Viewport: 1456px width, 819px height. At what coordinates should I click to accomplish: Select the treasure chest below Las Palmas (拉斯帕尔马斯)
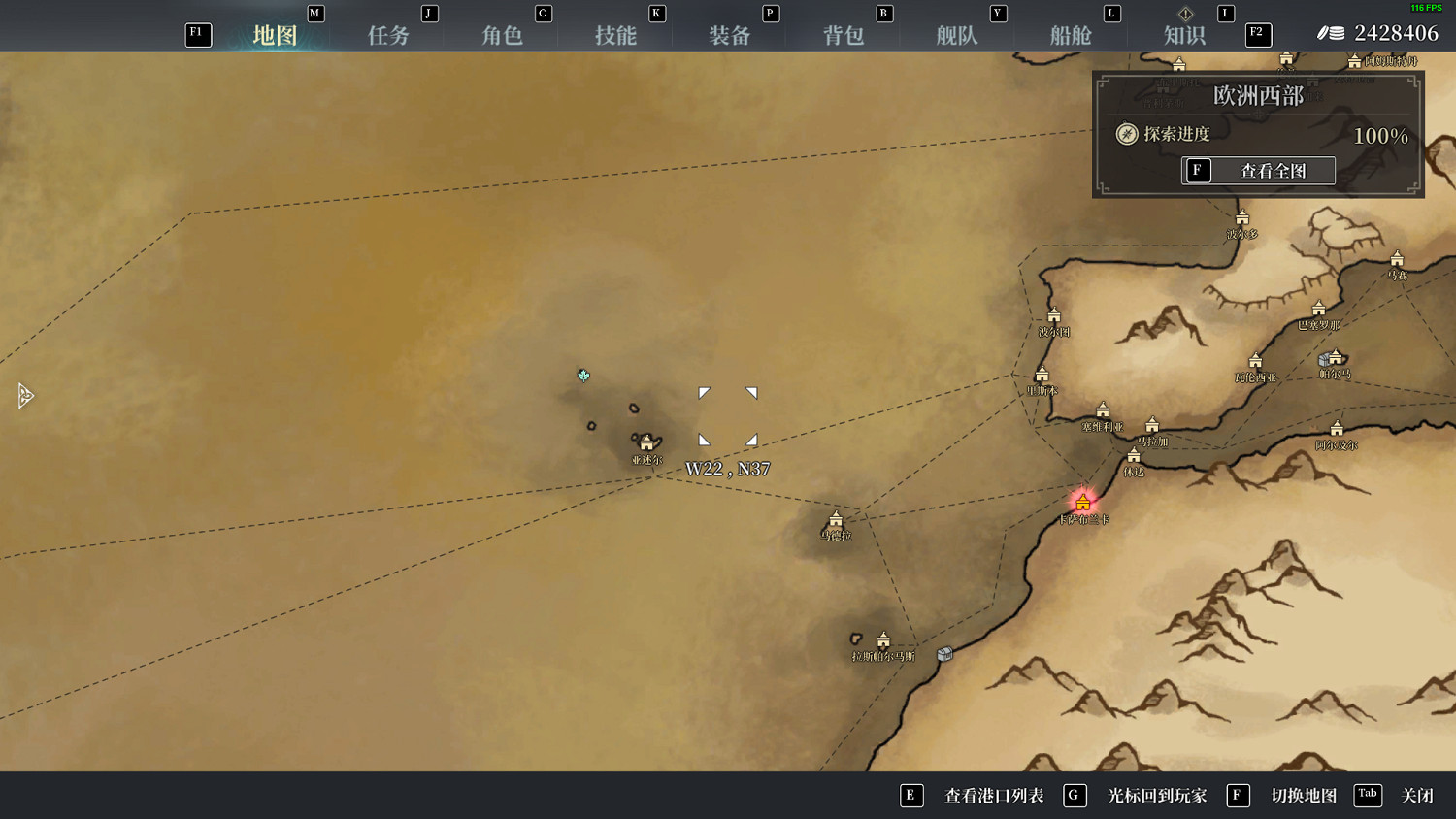[943, 655]
